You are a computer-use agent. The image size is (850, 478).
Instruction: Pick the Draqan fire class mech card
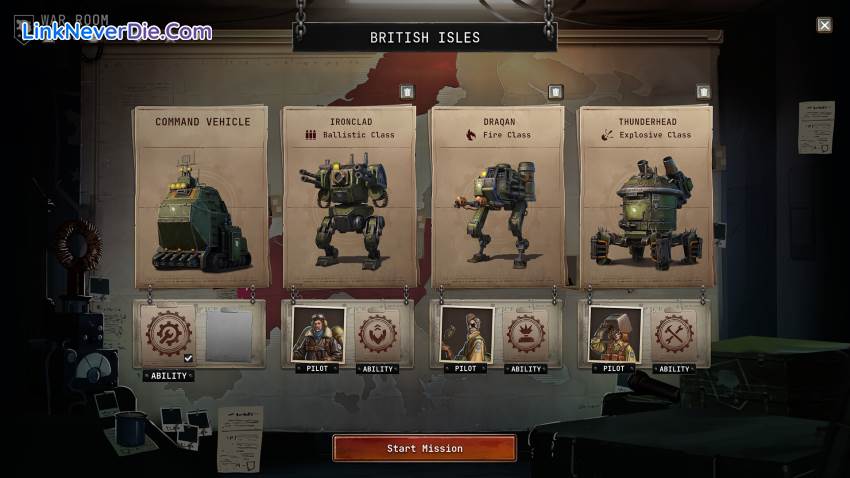[x=497, y=195]
